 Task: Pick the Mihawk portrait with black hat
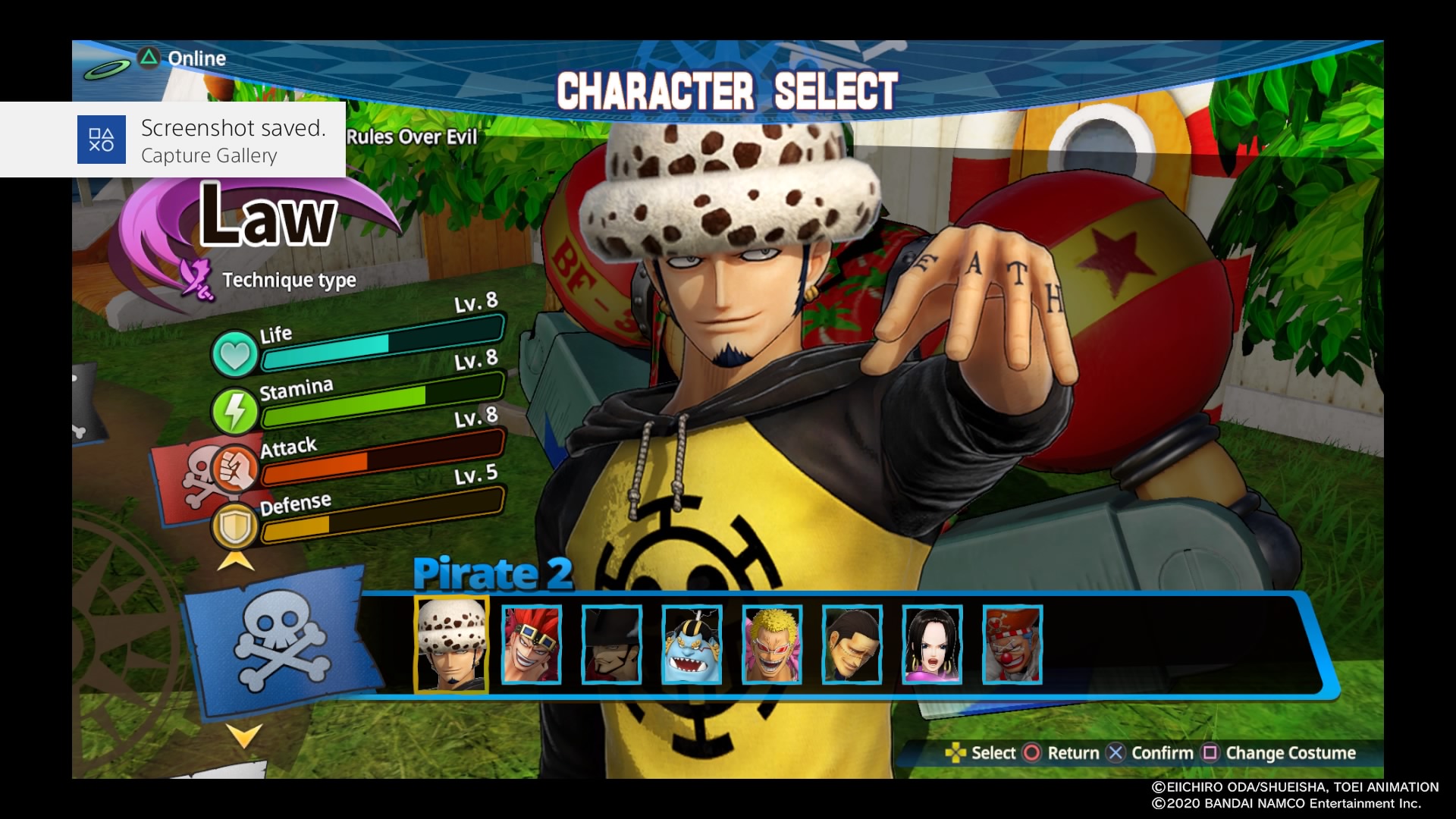[x=612, y=645]
